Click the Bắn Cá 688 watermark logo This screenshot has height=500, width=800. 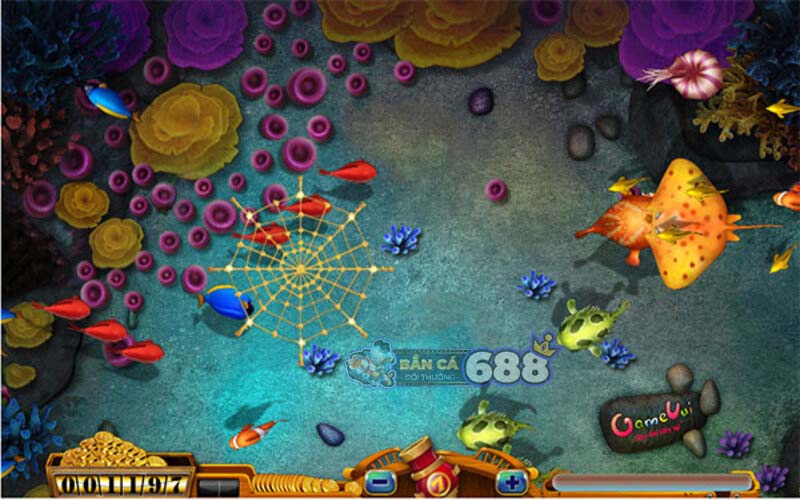click(450, 365)
